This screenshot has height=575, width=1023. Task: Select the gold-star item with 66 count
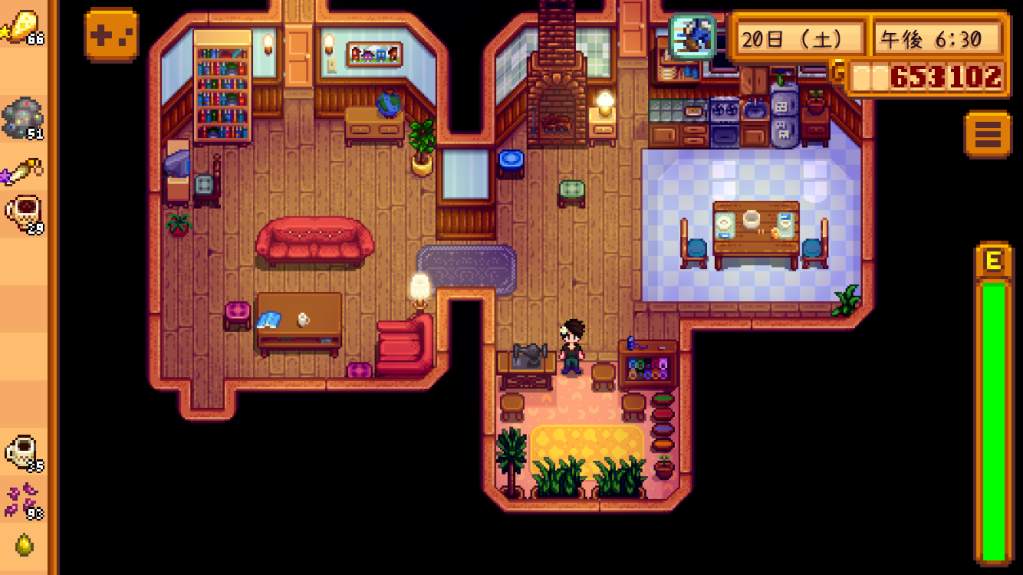(24, 27)
